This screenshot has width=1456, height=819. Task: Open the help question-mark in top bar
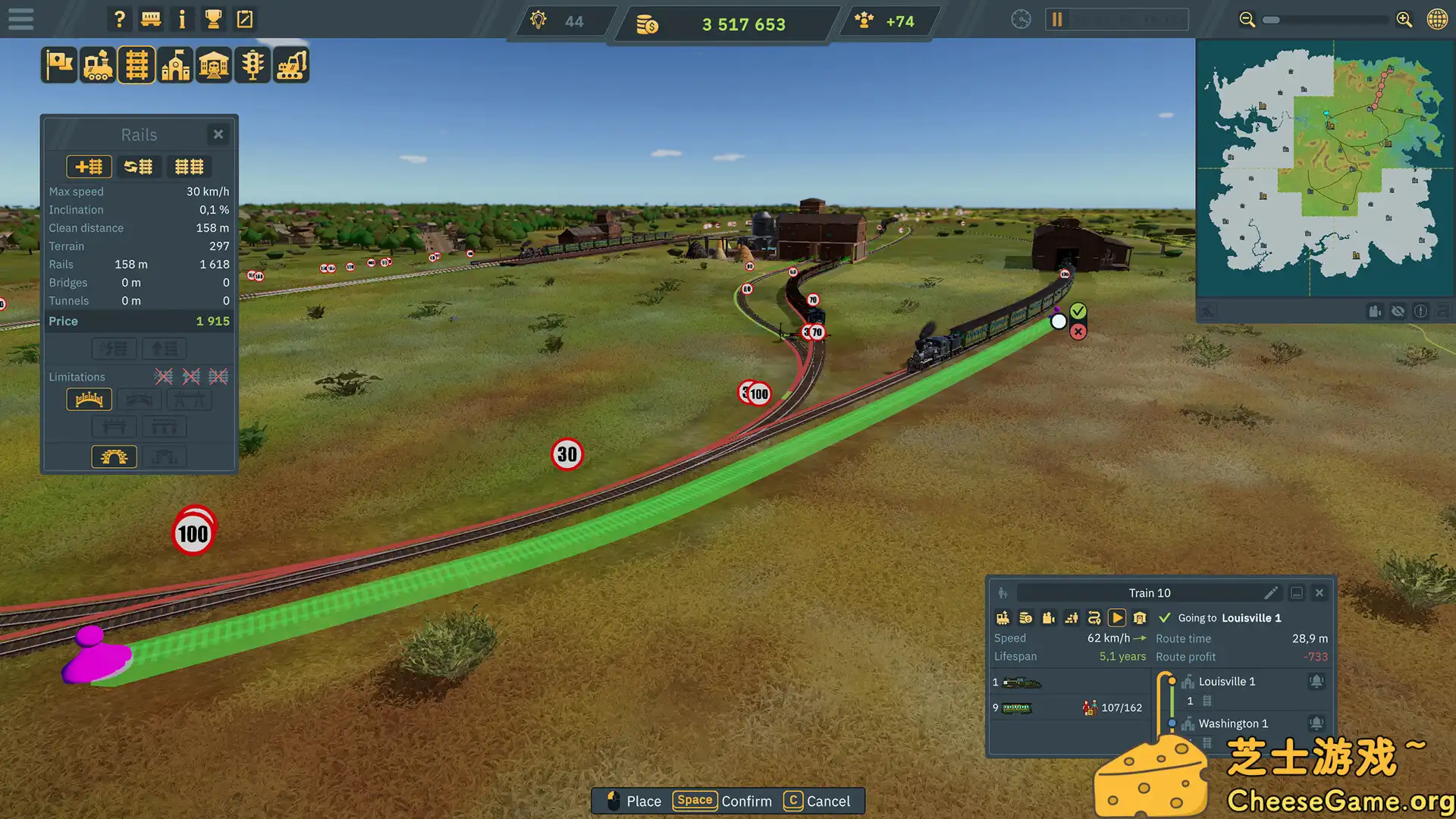119,19
